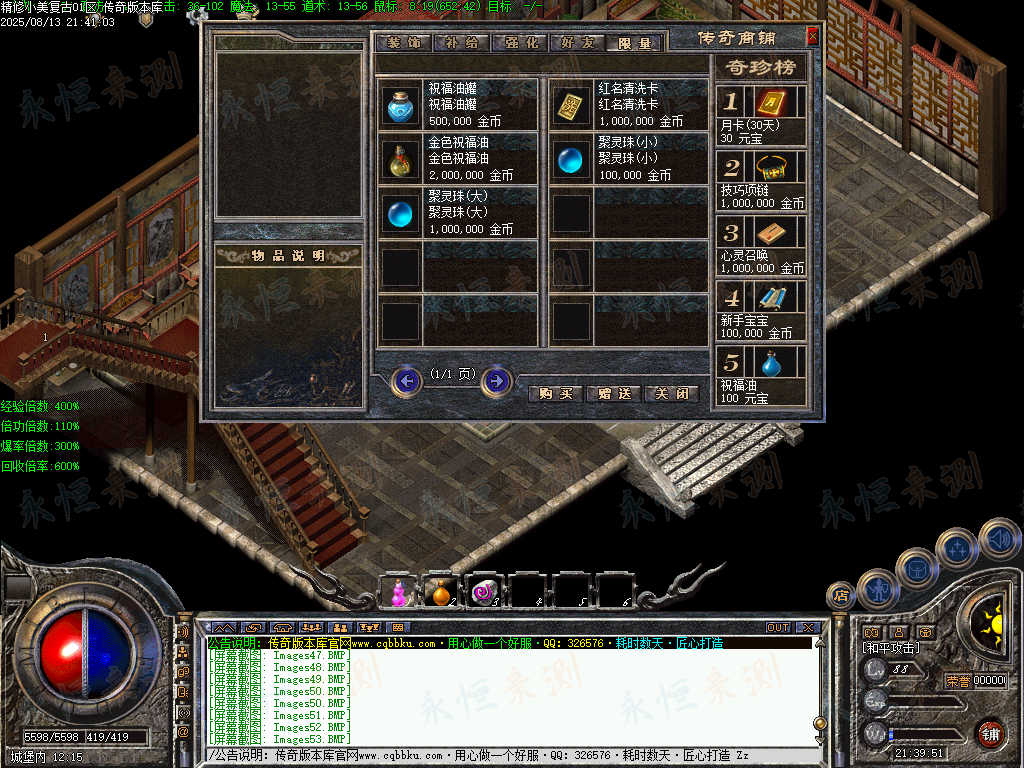1024x768 pixels.
Task: Select the 祝福油罐 blue jar item
Action: pos(401,104)
